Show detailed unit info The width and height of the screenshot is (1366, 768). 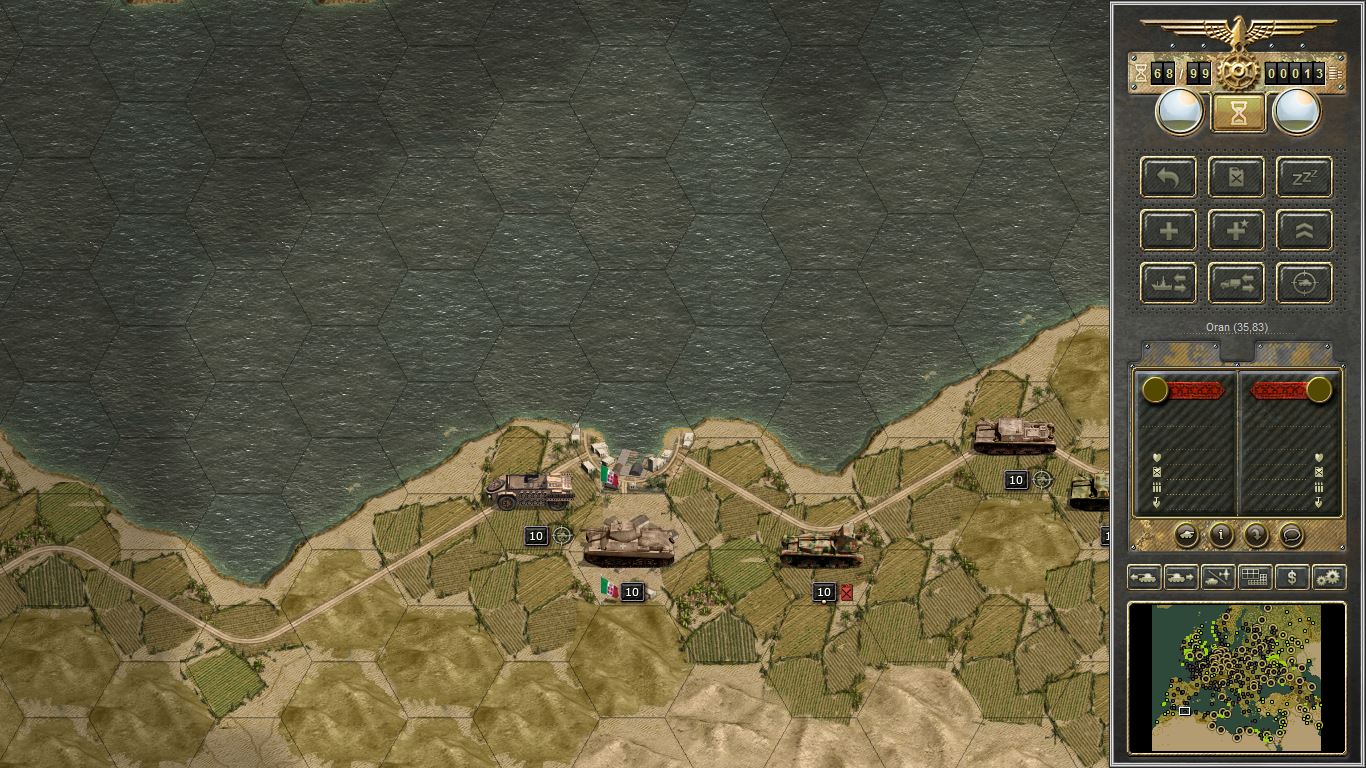coord(1220,536)
